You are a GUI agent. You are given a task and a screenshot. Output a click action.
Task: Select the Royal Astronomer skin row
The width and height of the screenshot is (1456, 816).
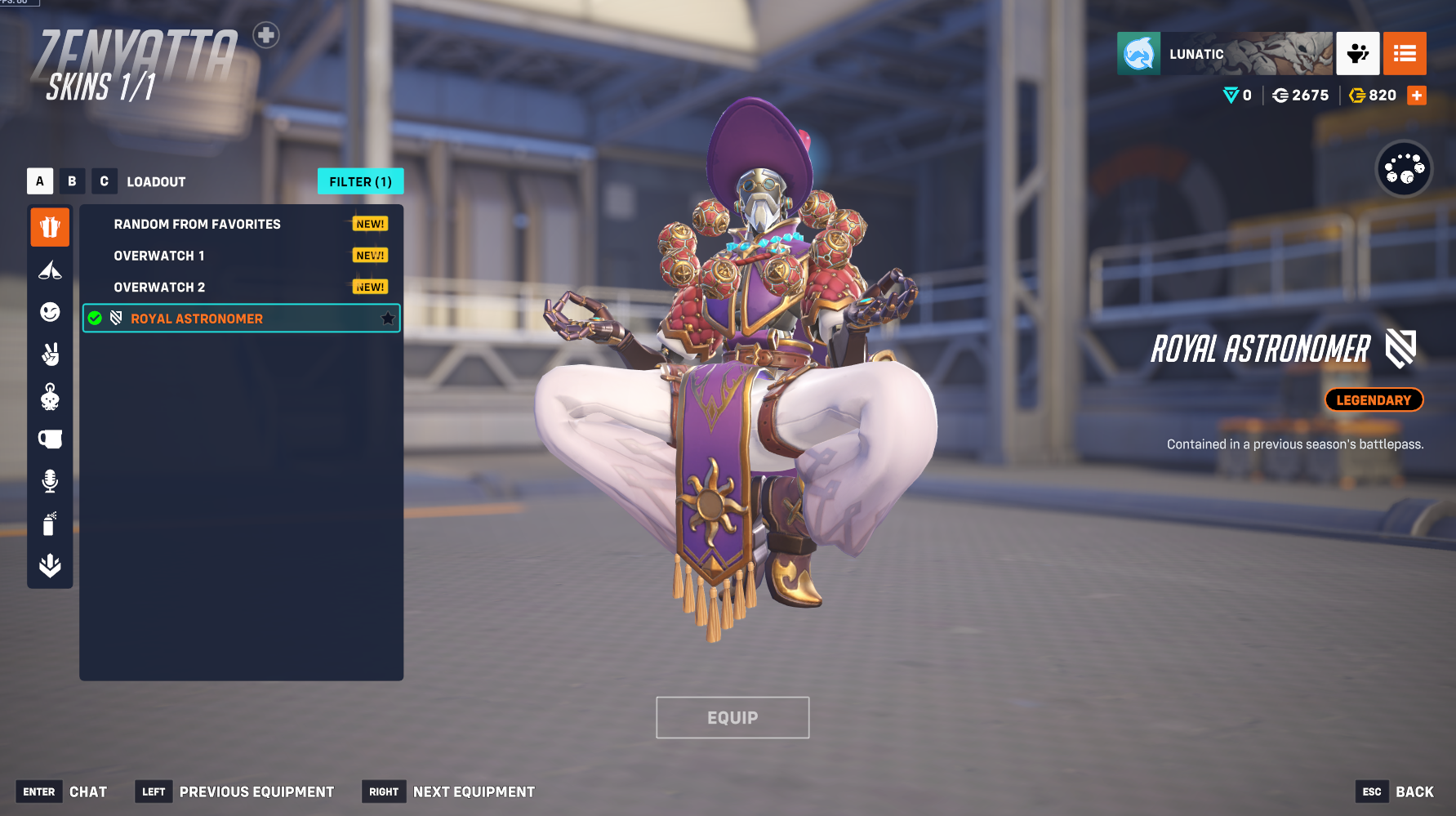coord(197,319)
